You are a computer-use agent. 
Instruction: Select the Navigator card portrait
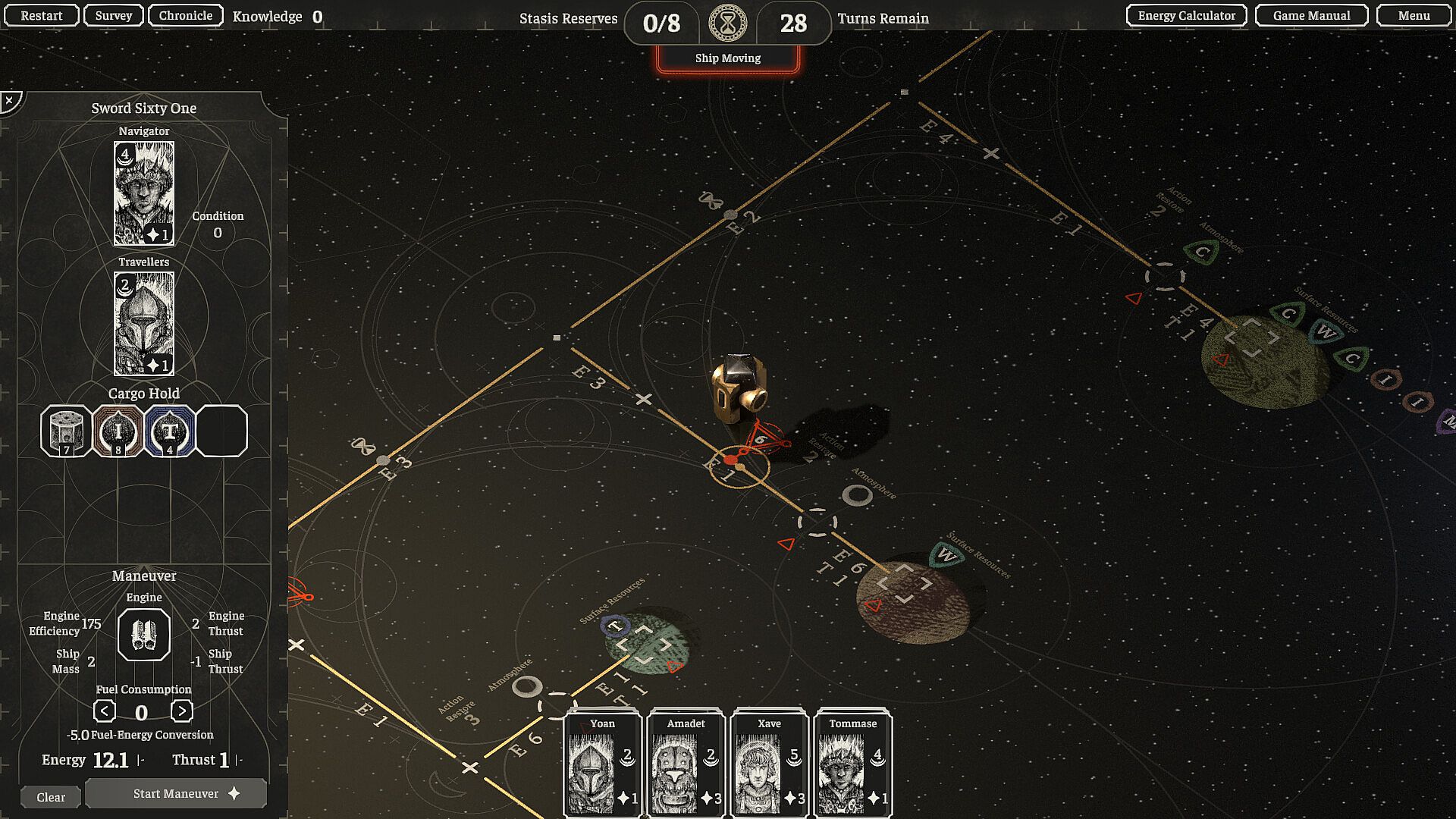point(144,193)
